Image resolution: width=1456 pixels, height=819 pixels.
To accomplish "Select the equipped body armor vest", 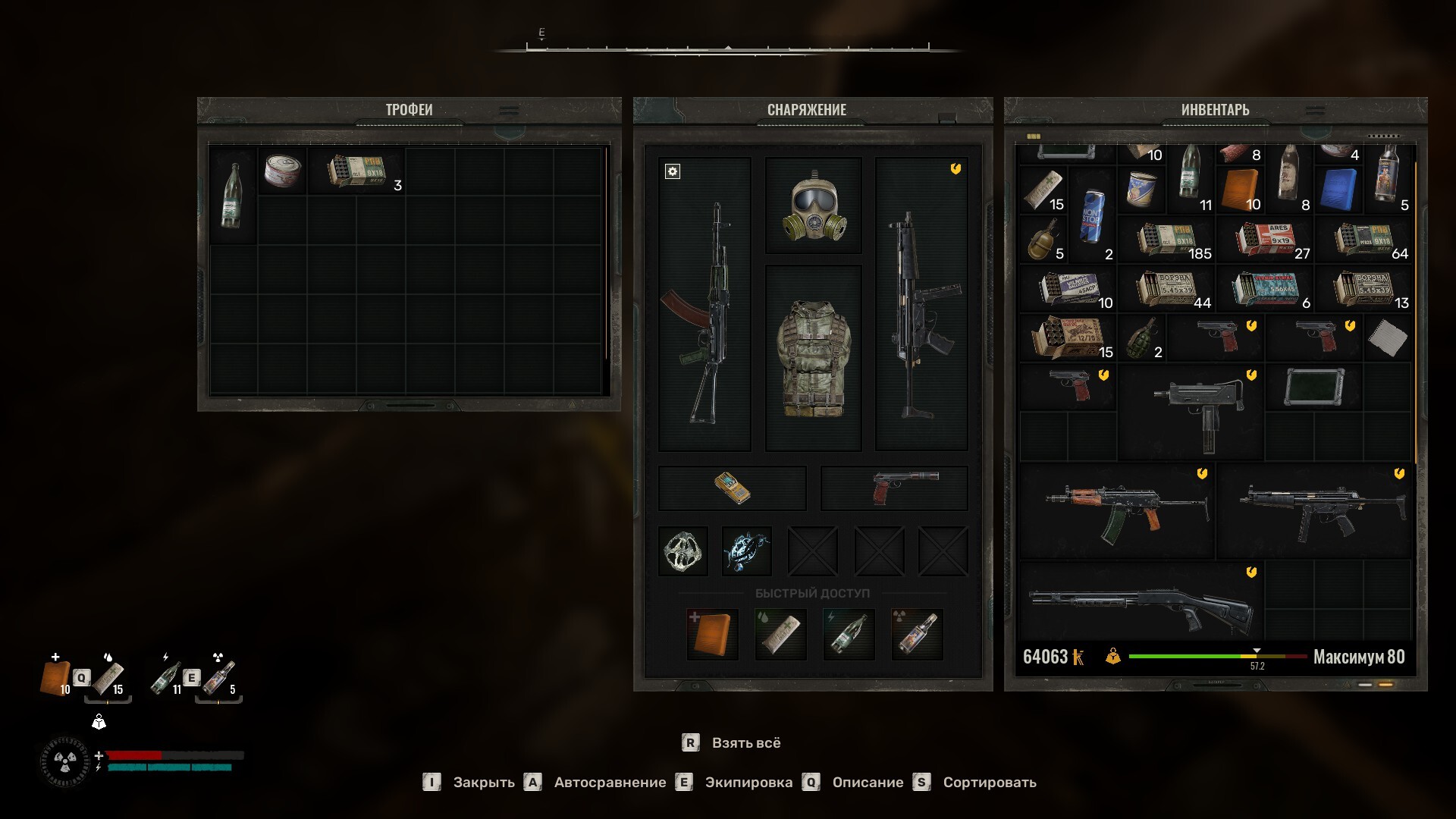I will pyautogui.click(x=814, y=358).
